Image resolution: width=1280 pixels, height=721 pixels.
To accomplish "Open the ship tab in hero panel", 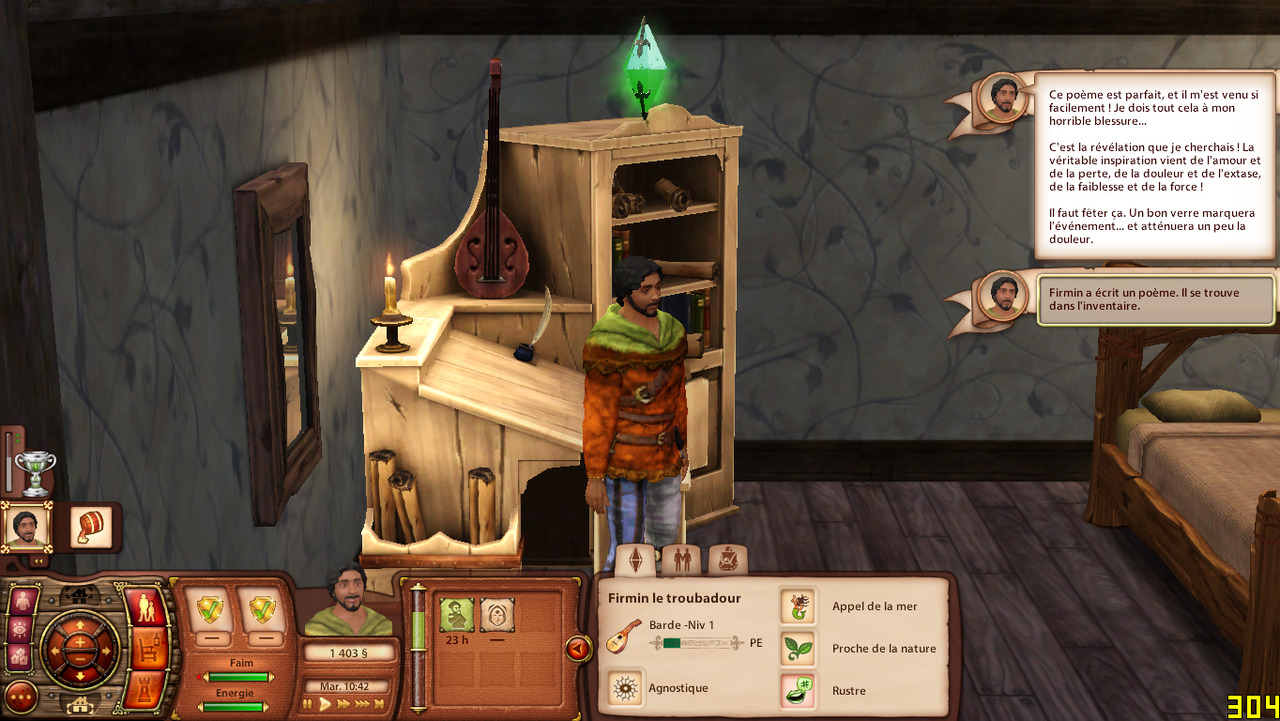I will [727, 560].
